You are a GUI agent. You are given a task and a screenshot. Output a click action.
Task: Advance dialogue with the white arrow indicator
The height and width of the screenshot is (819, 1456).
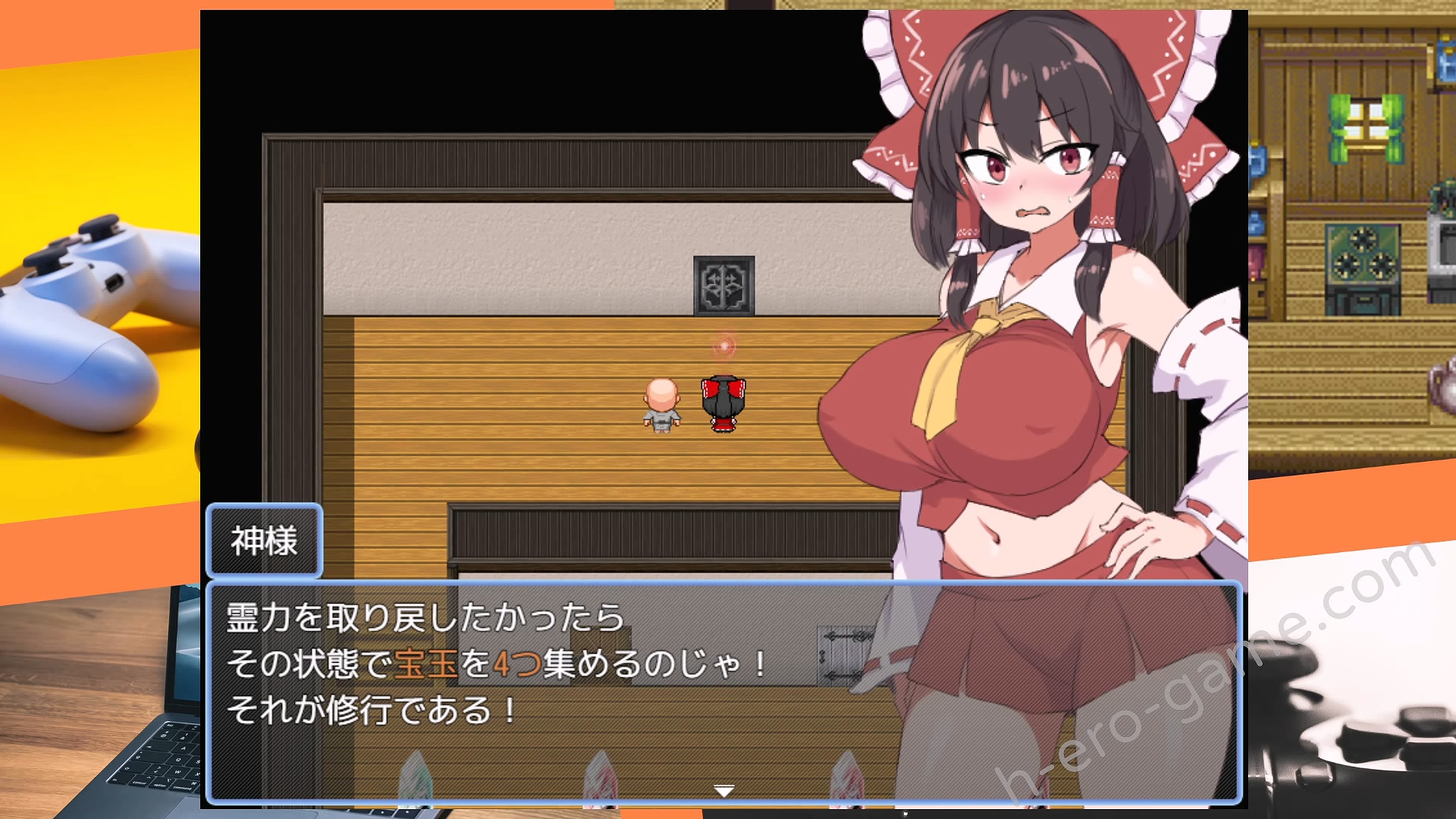[x=724, y=791]
